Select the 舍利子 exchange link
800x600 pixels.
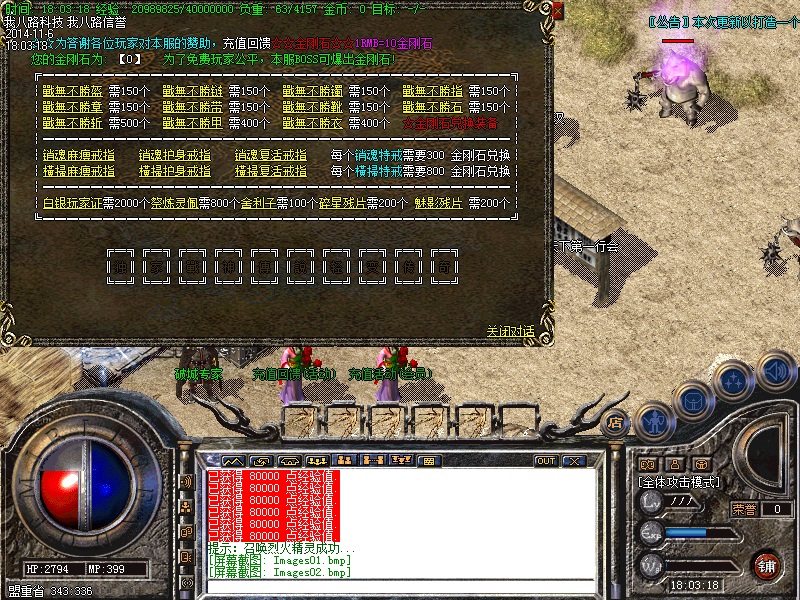pyautogui.click(x=260, y=203)
